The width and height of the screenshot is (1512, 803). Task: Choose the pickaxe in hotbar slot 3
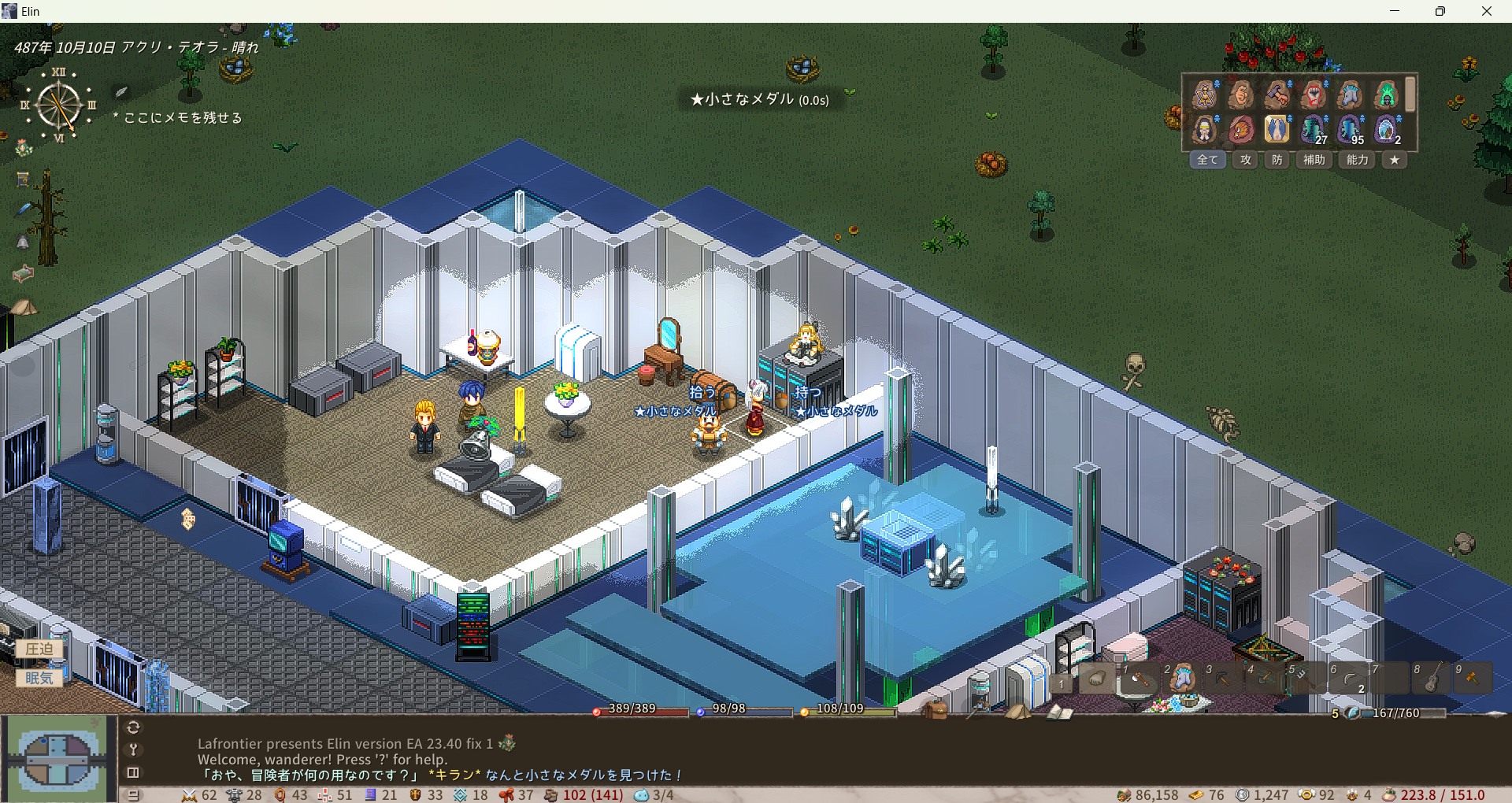[1222, 678]
